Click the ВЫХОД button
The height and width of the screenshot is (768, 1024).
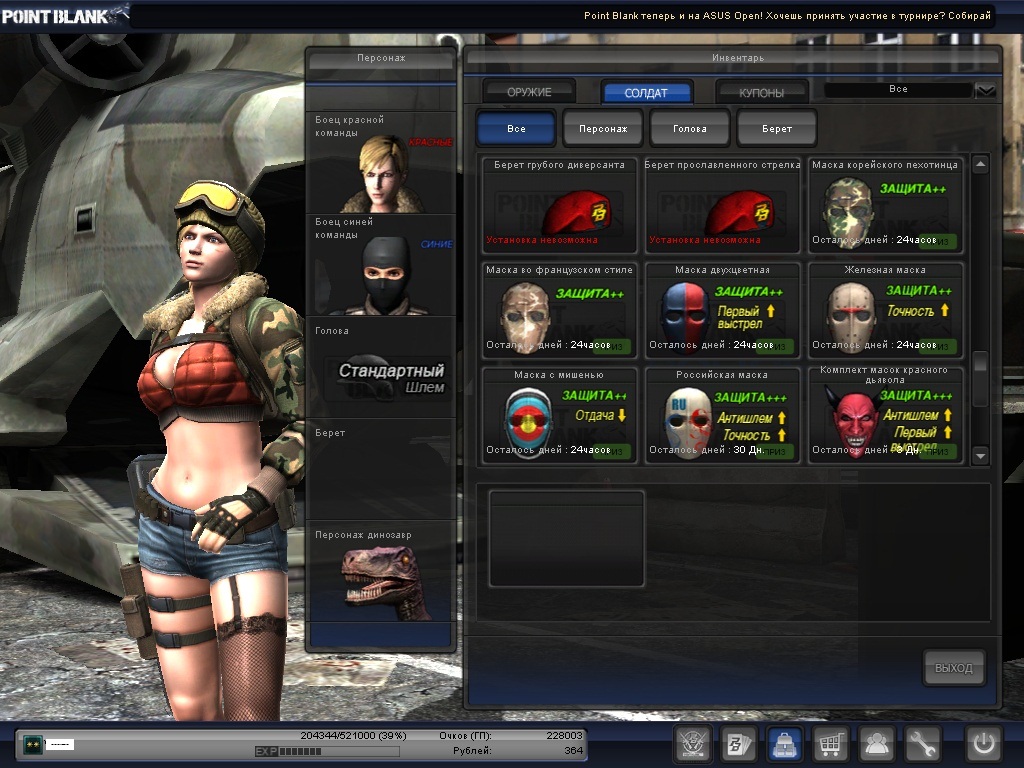click(x=953, y=668)
